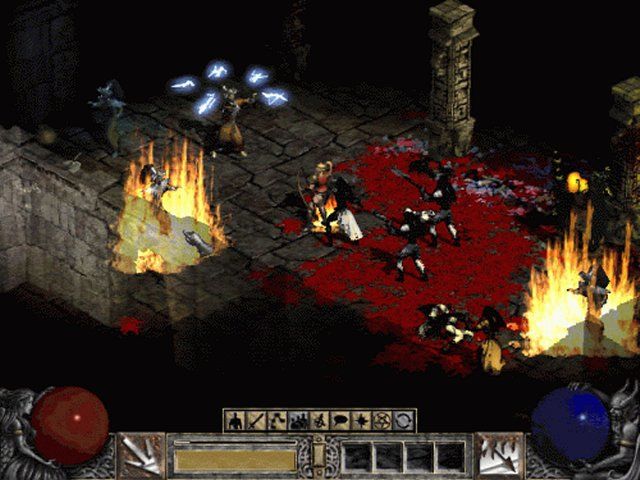Viewport: 640px width, 480px height.
Task: Toggle the mini panel center button
Action: [x=319, y=457]
